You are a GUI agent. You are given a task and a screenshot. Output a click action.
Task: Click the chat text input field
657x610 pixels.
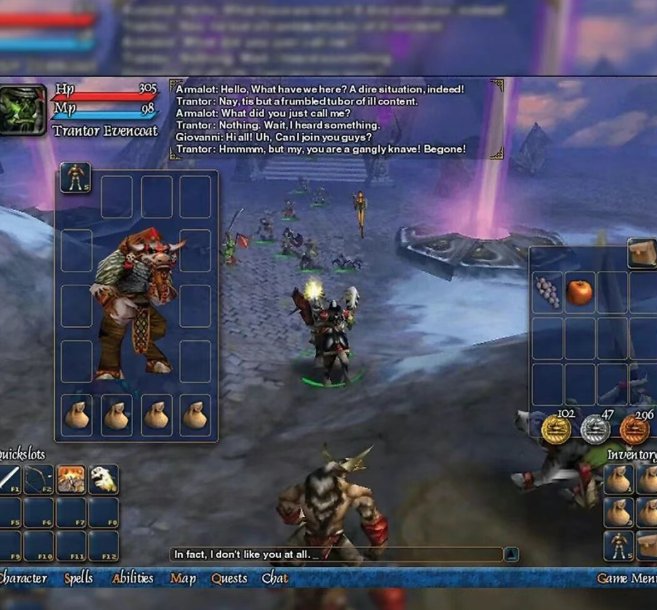336,554
